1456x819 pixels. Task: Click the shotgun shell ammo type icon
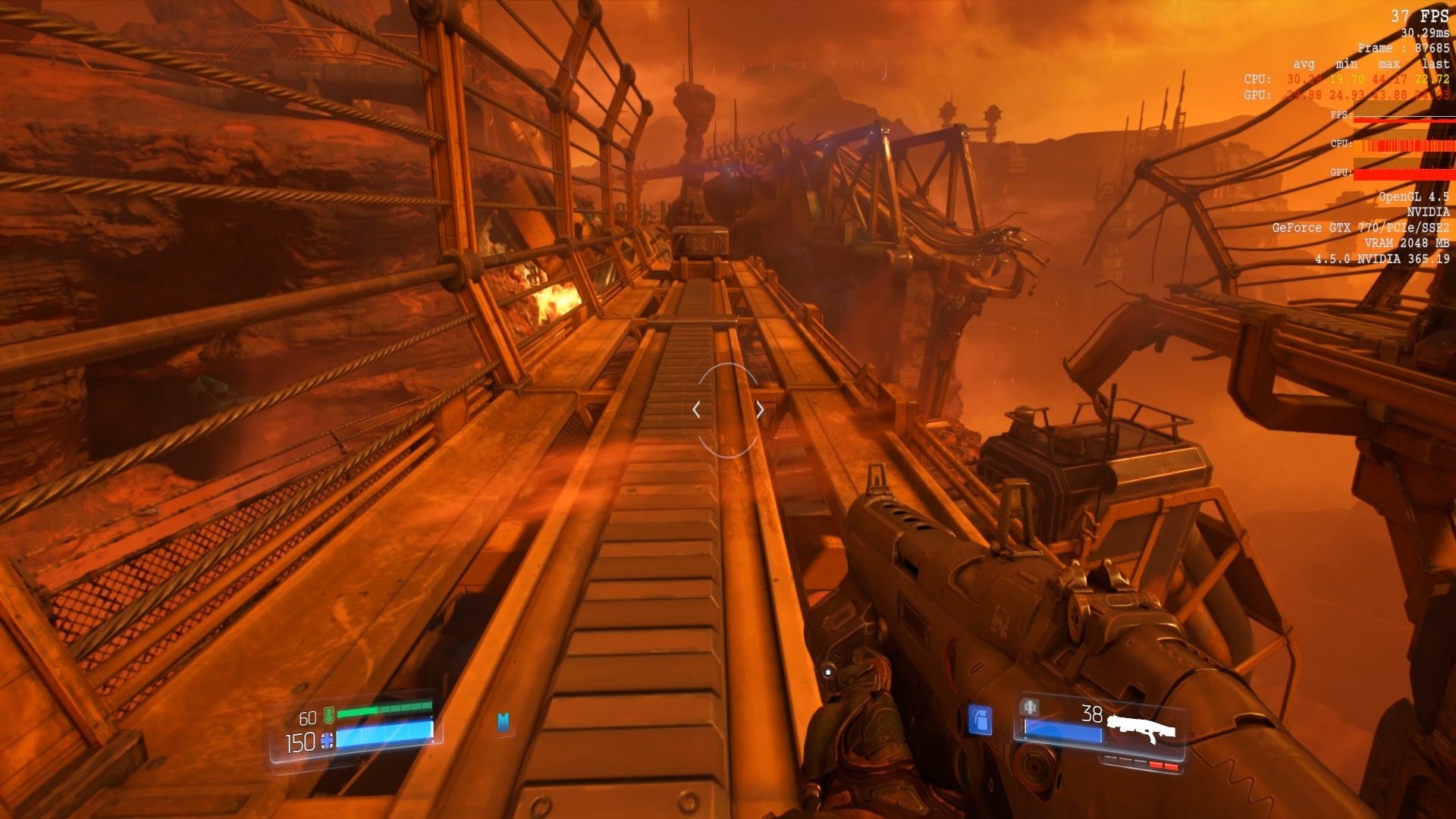[1029, 707]
